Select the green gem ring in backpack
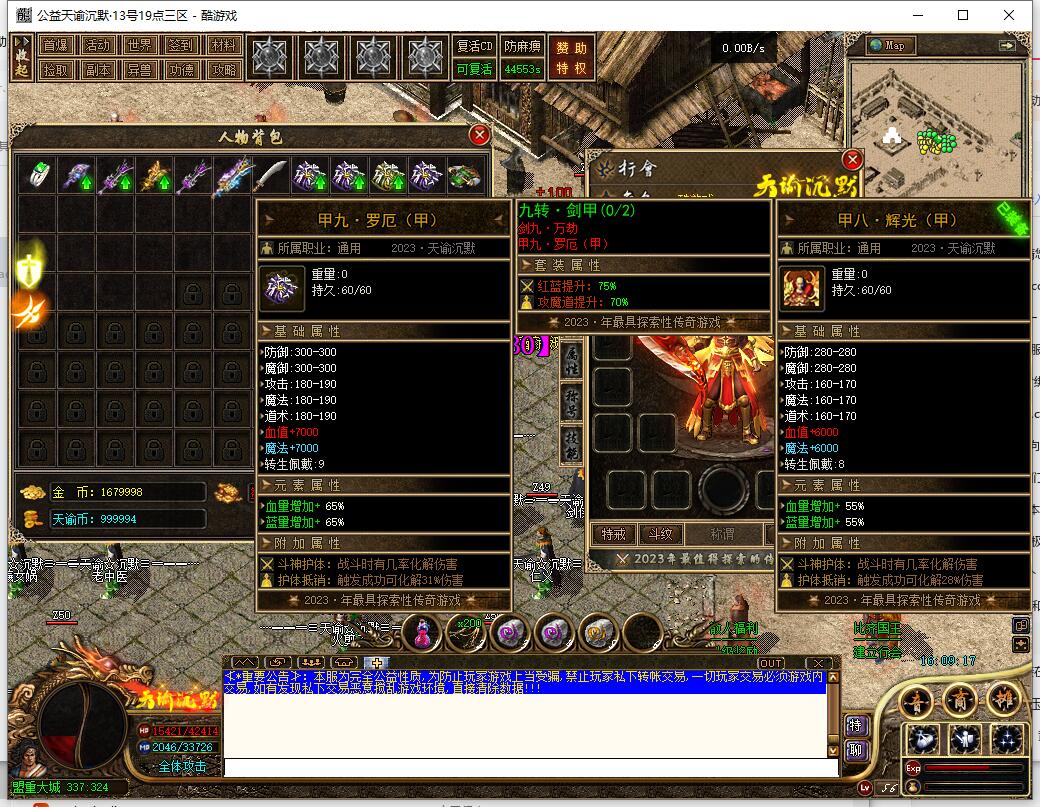The height and width of the screenshot is (807, 1040). click(x=37, y=176)
